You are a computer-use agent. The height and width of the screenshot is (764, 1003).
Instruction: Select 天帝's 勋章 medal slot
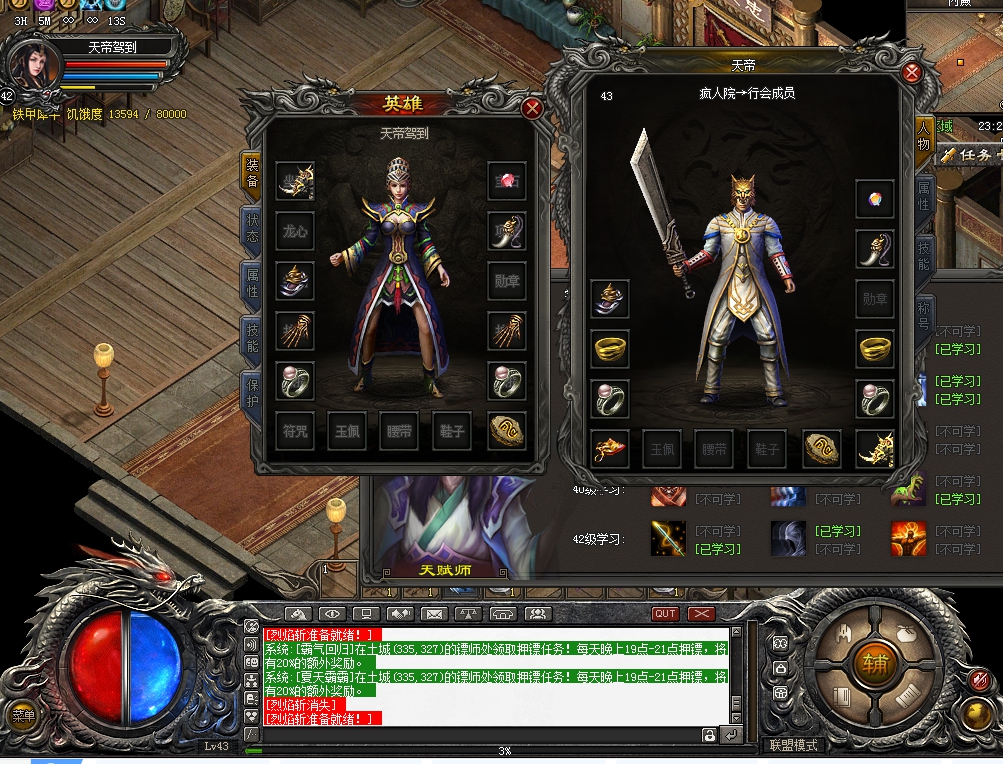tap(875, 299)
